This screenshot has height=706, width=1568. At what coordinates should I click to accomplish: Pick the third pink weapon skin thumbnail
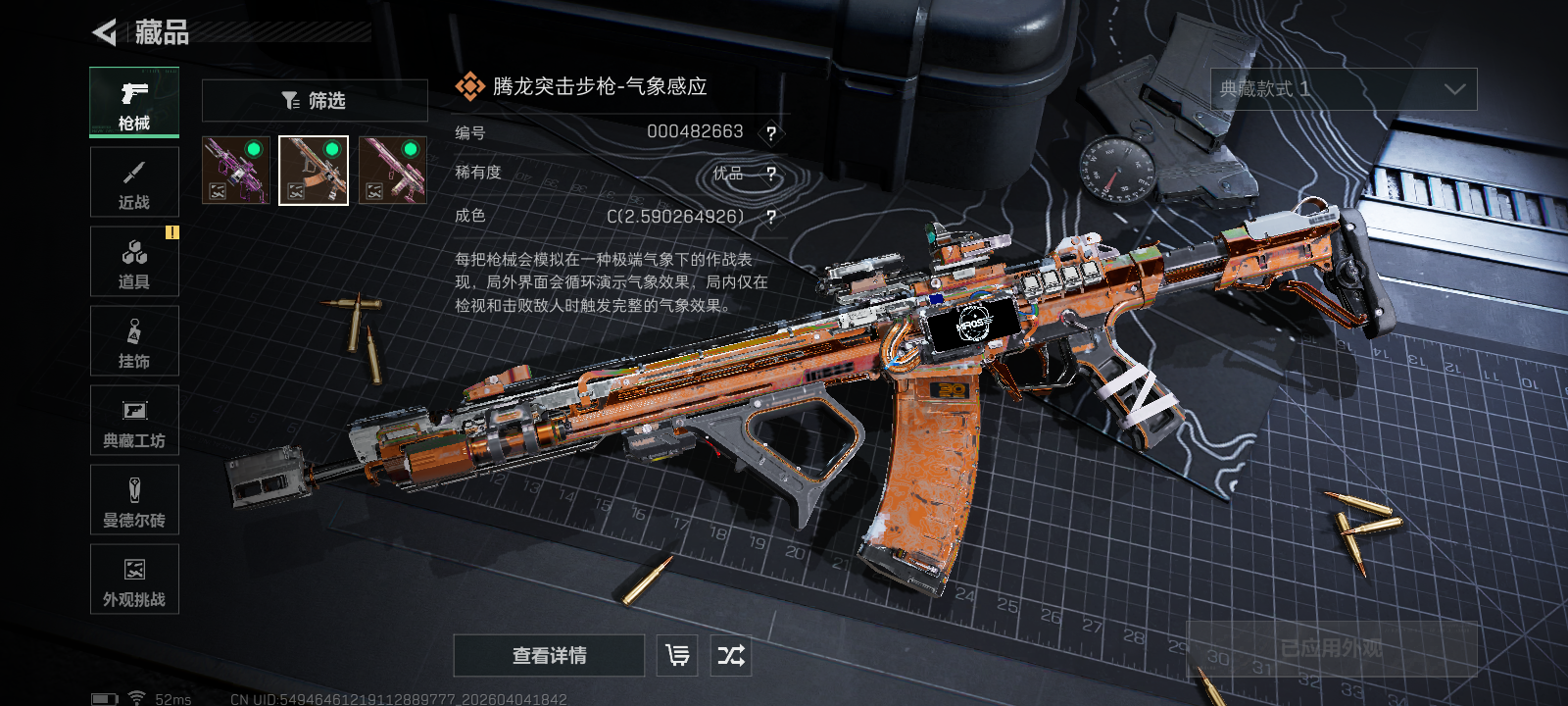click(392, 171)
